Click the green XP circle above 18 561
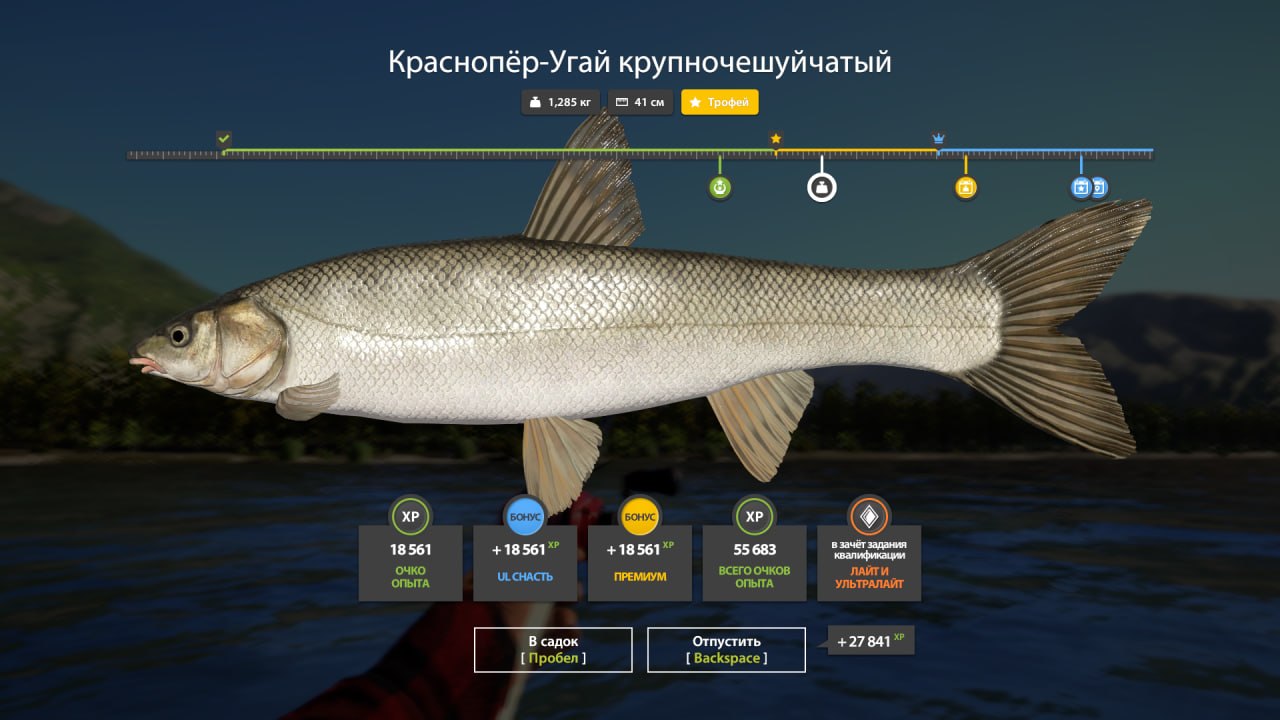 click(411, 517)
